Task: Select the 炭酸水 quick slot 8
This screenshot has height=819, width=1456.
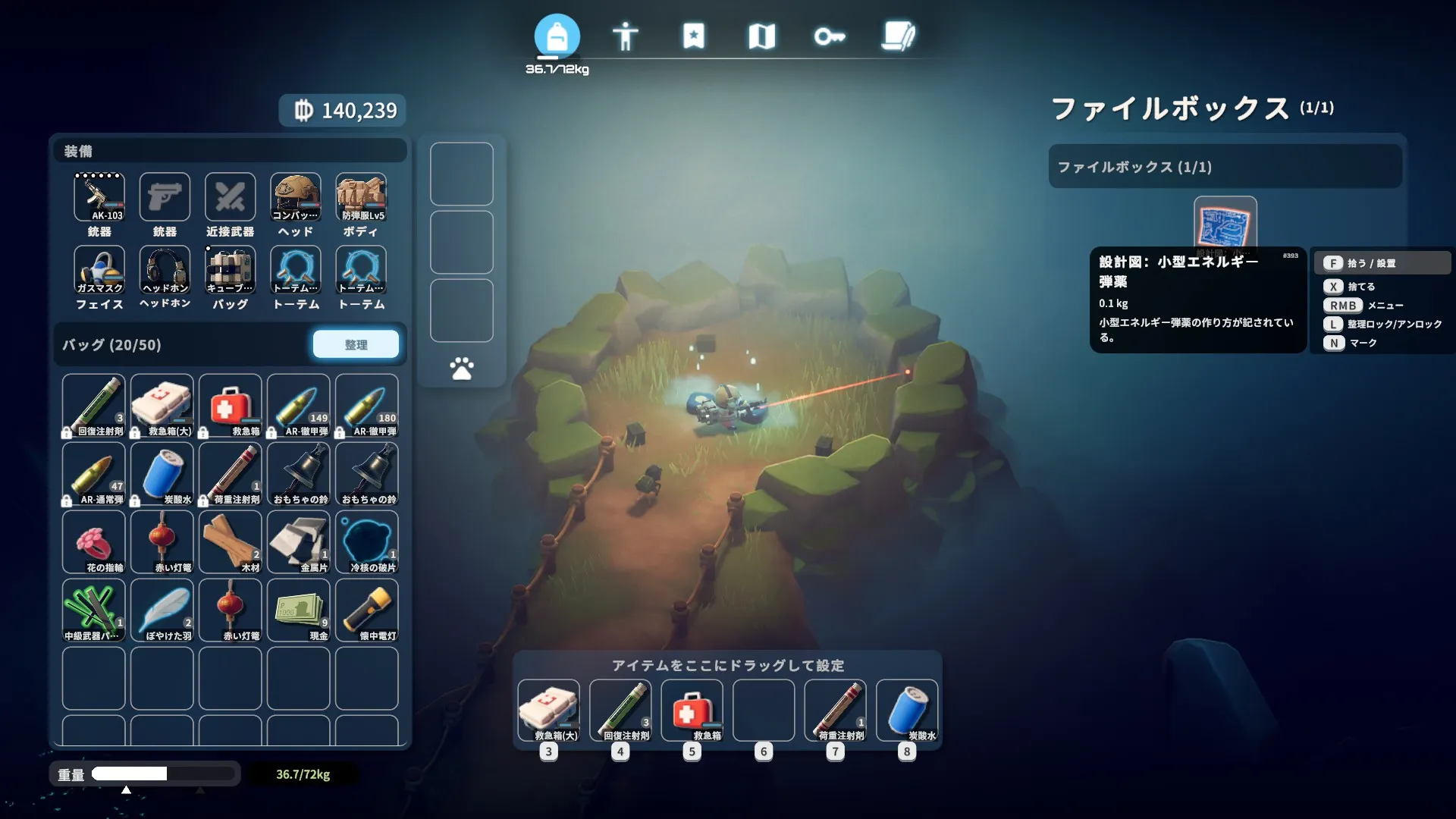Action: pyautogui.click(x=907, y=711)
